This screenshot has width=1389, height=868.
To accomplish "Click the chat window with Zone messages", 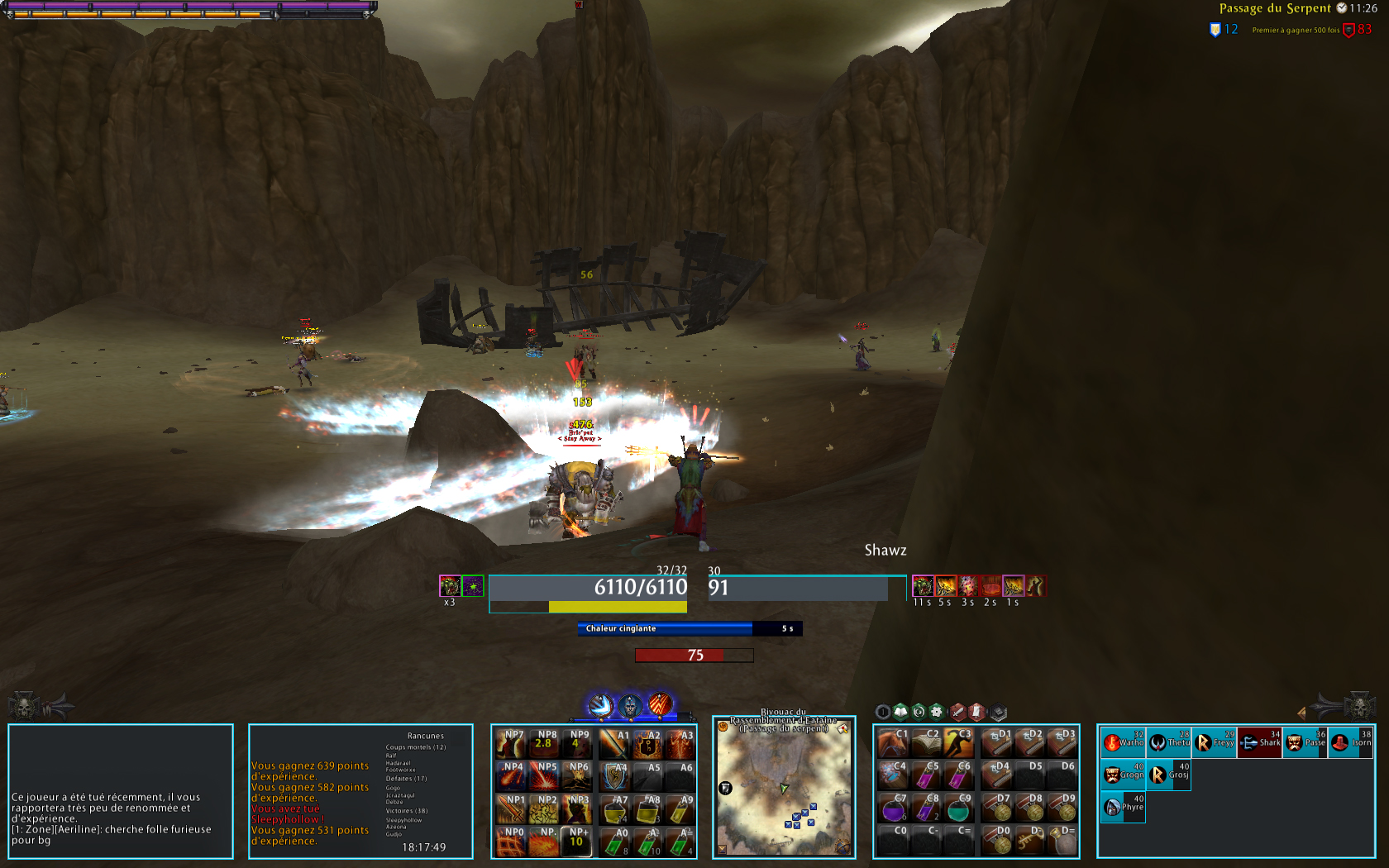I will click(x=121, y=791).
